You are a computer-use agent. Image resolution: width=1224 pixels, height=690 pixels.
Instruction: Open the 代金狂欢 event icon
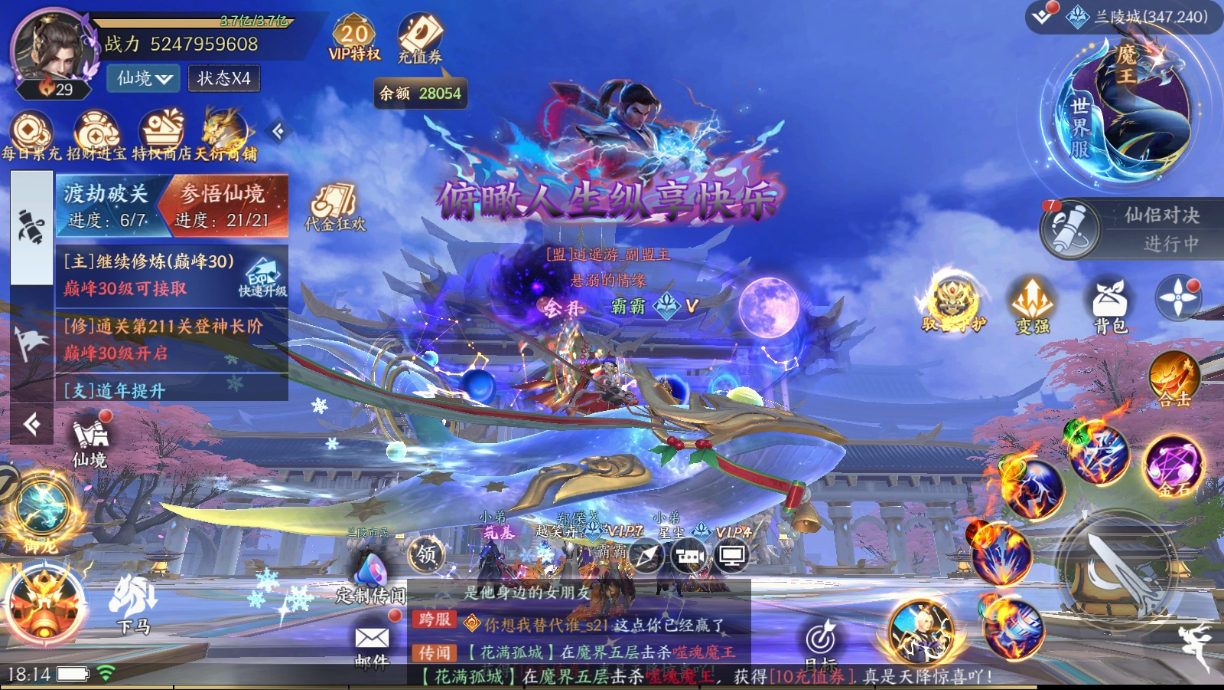[x=334, y=206]
